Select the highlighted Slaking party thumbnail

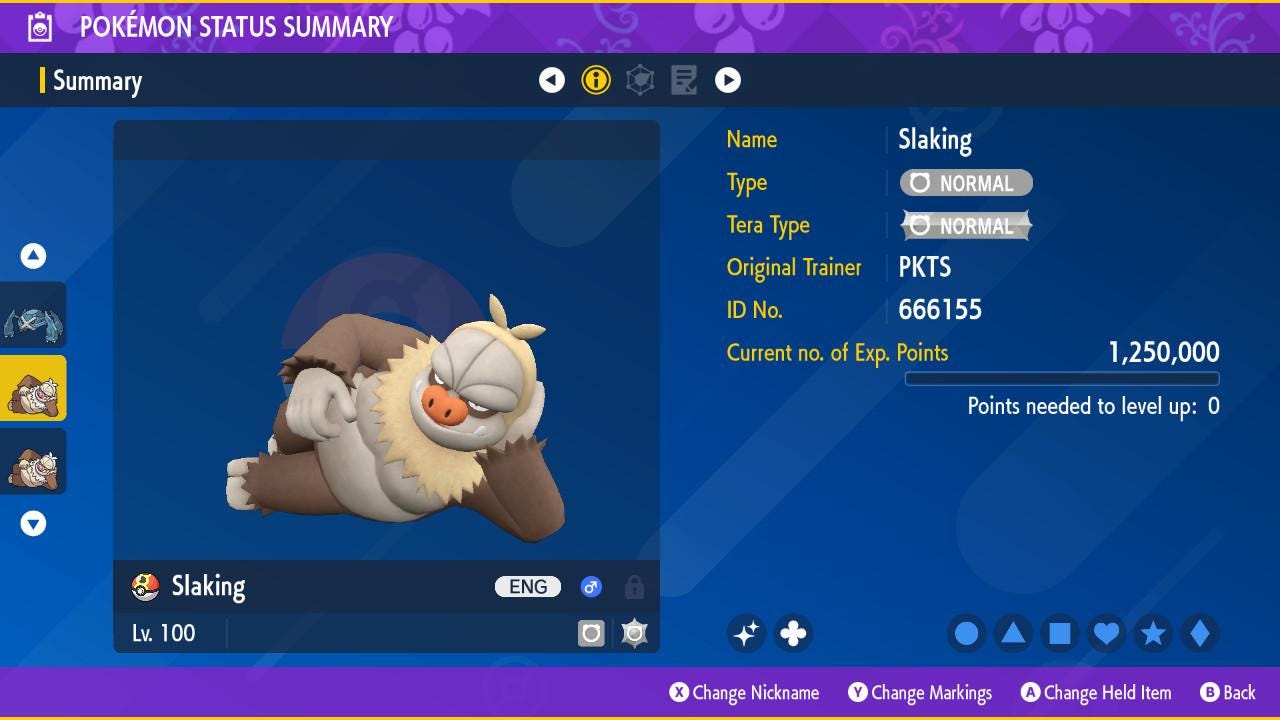tap(33, 388)
